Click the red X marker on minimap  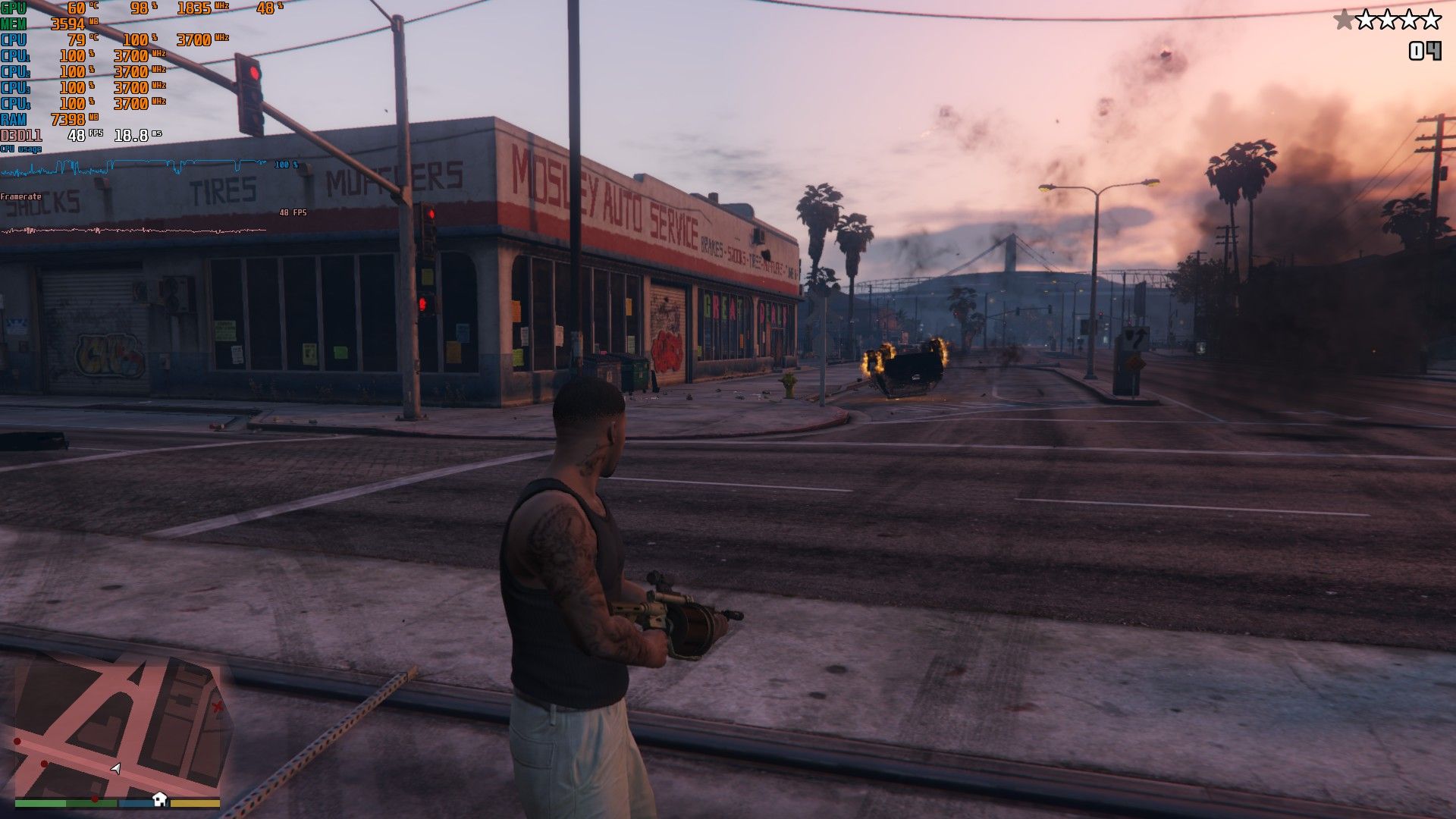218,708
